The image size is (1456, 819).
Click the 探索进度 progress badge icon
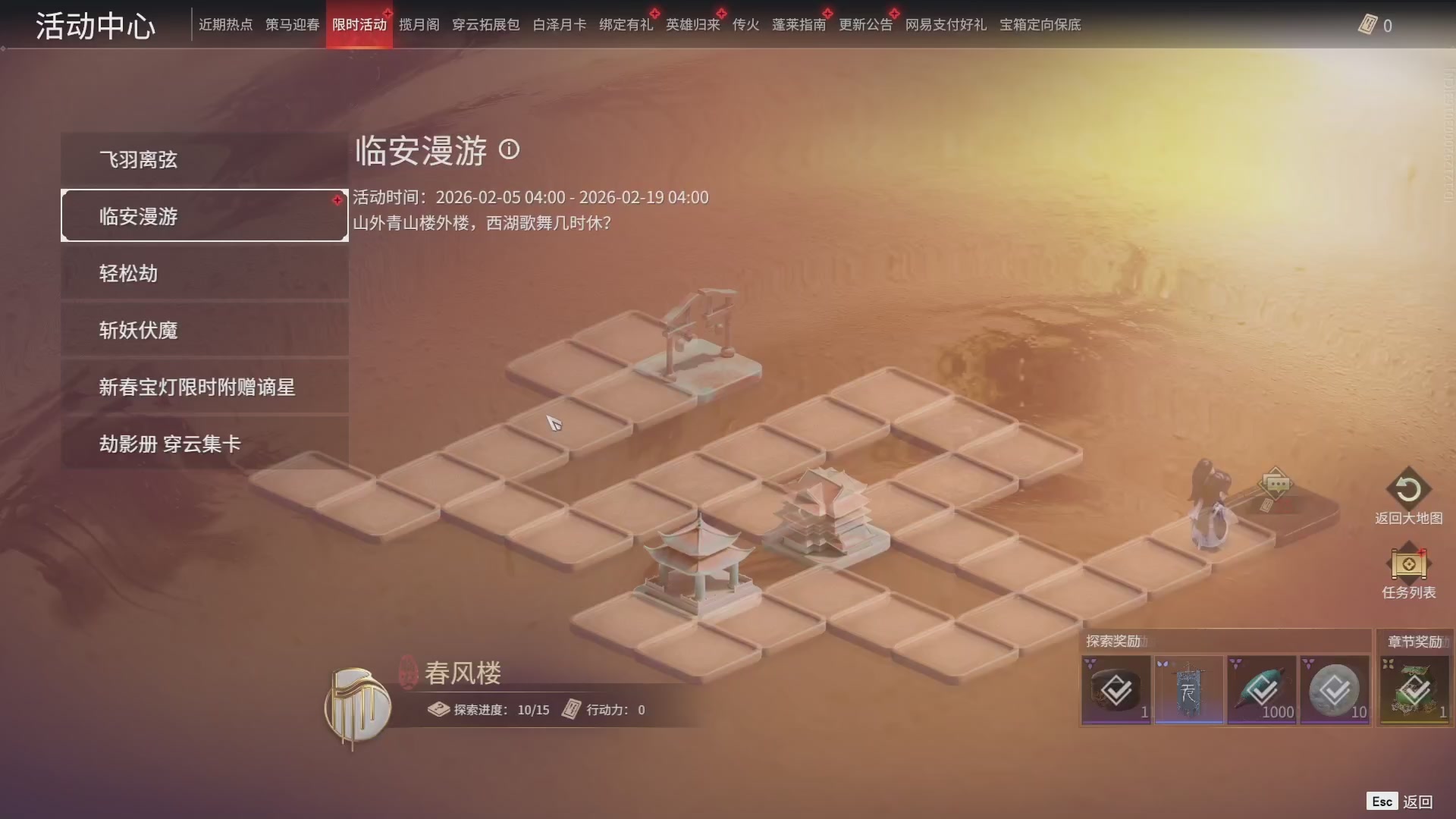438,710
